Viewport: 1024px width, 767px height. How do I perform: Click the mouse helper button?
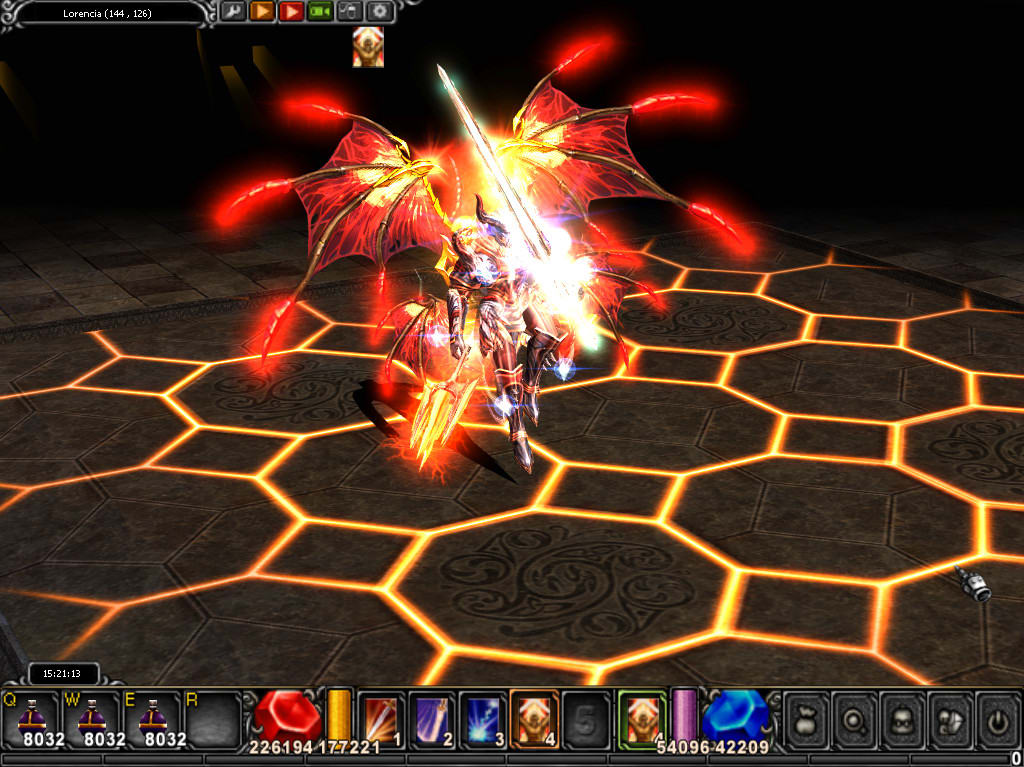(x=350, y=12)
